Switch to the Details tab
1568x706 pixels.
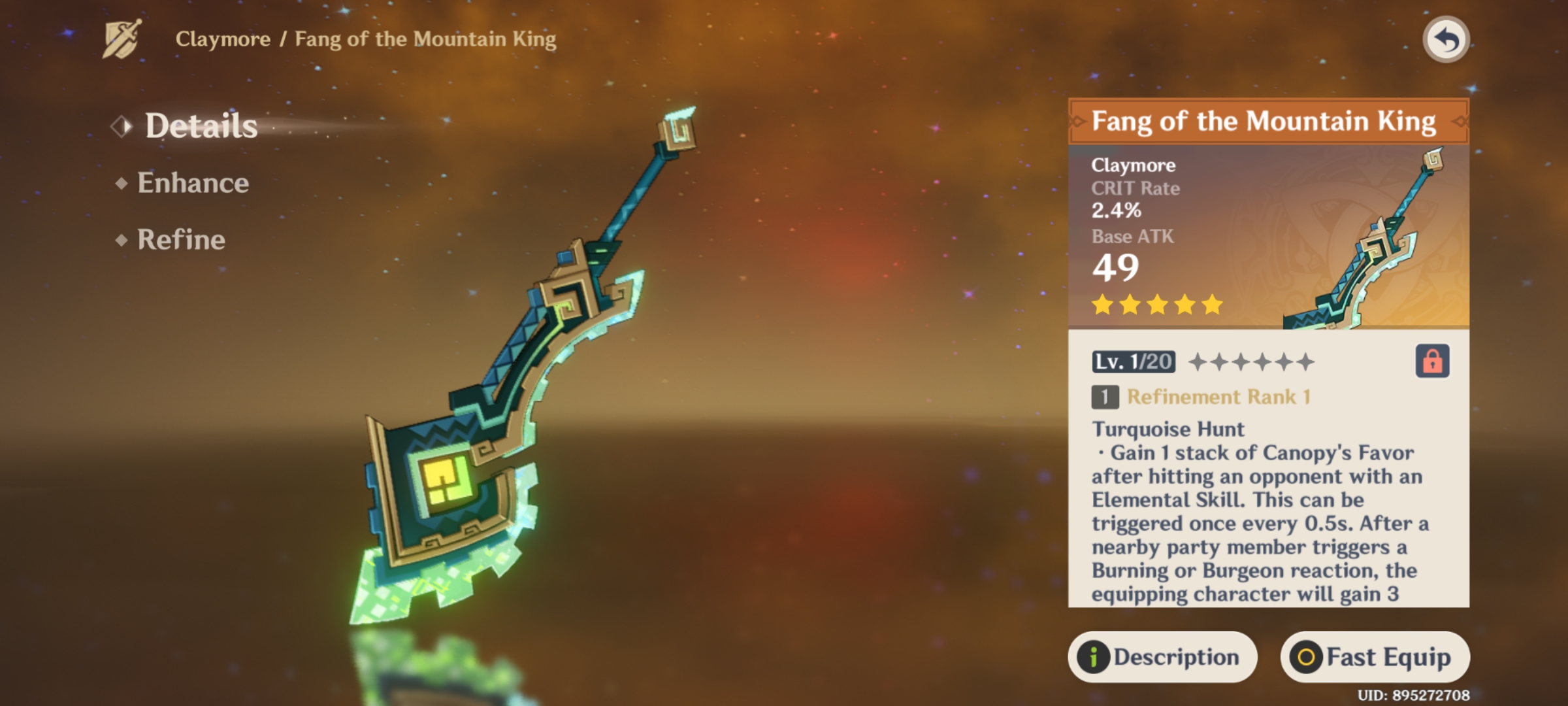tap(201, 126)
